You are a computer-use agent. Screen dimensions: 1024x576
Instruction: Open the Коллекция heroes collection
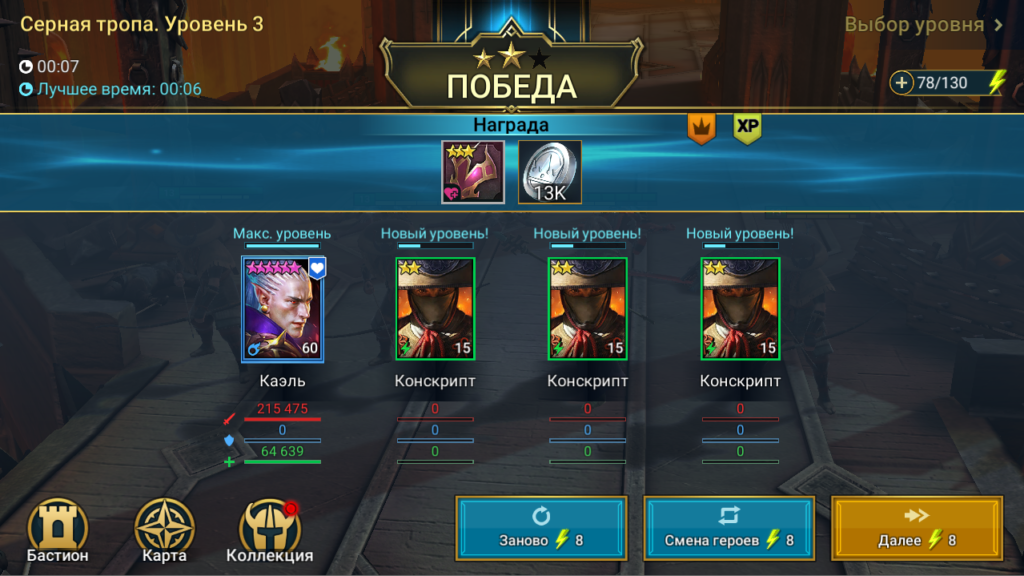pyautogui.click(x=270, y=531)
